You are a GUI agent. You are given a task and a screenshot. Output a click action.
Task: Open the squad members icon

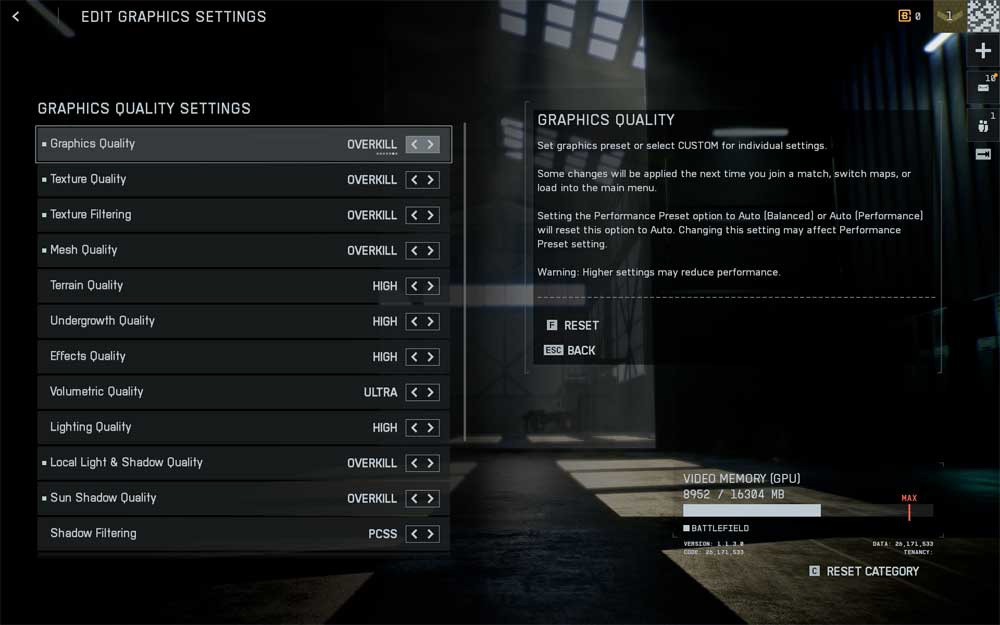point(983,125)
